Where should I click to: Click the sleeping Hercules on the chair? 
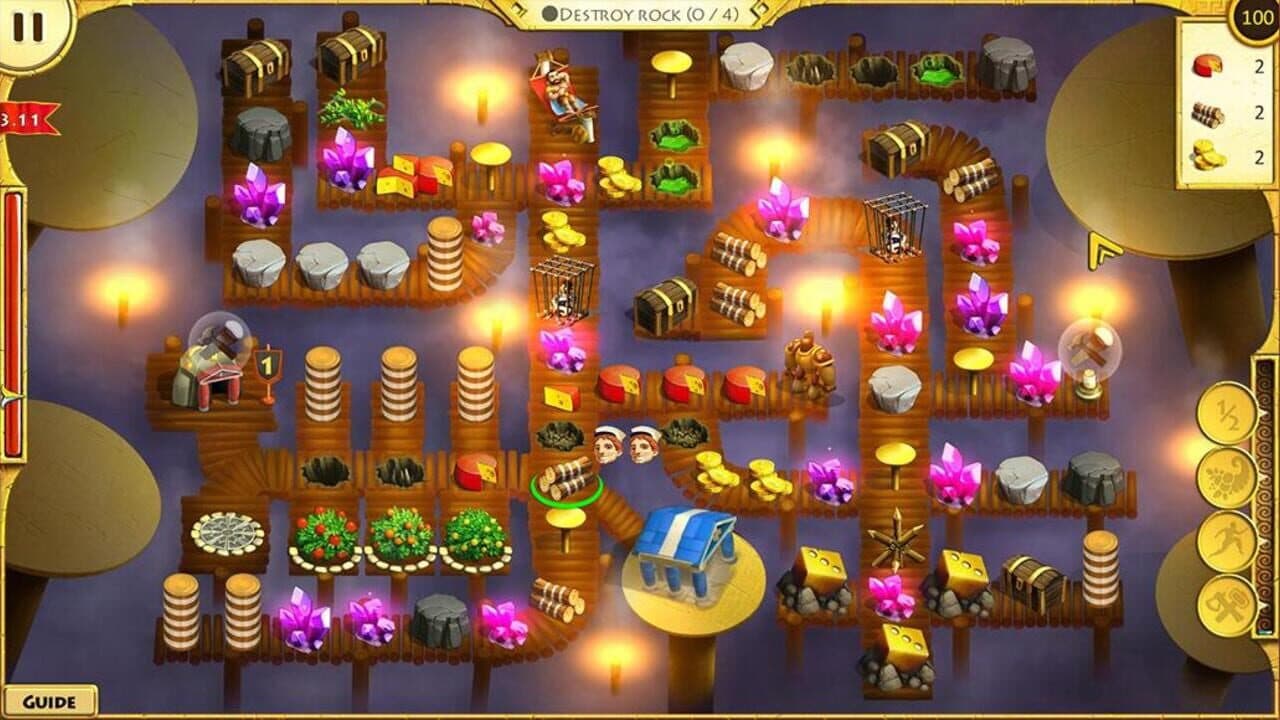click(560, 90)
